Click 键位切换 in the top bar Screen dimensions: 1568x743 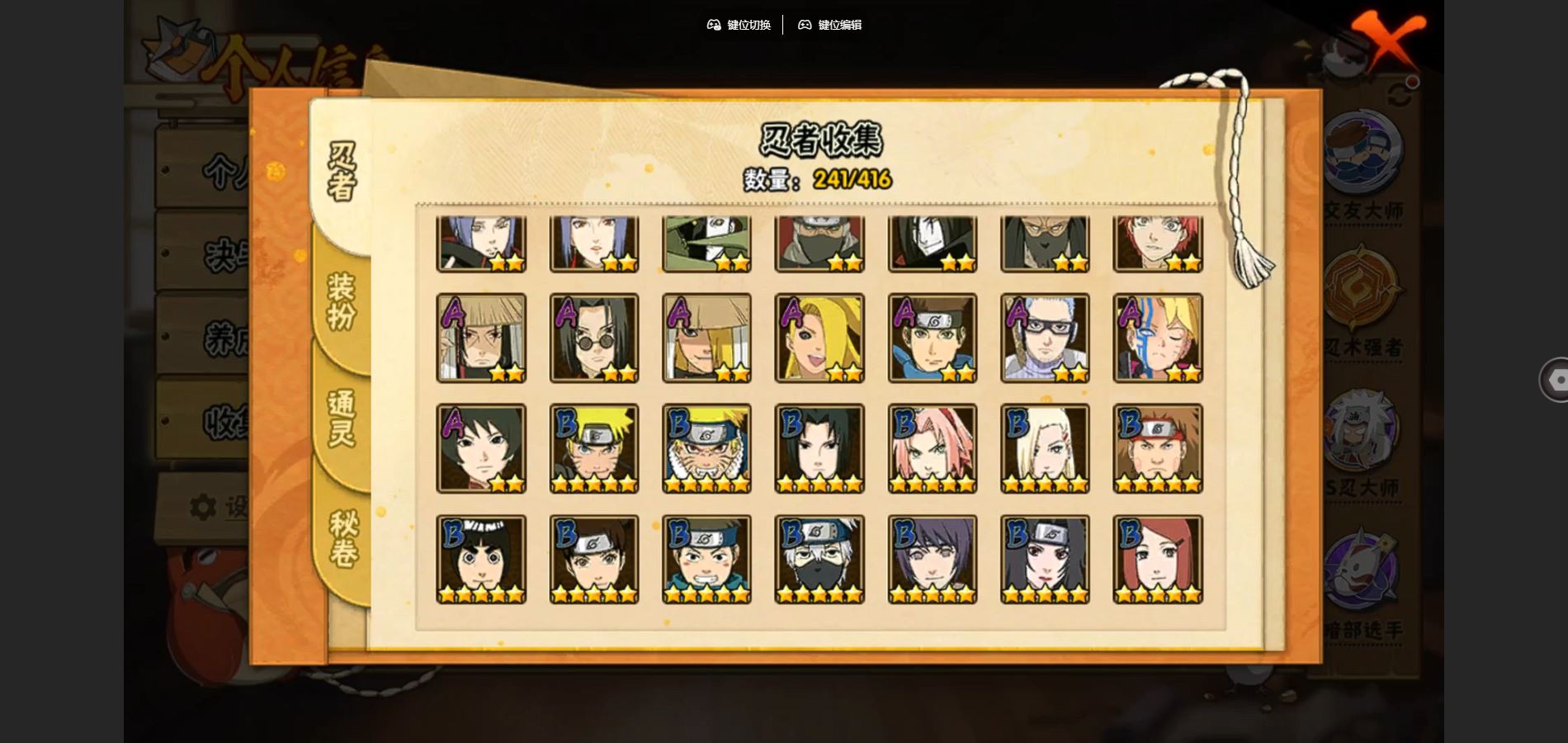pos(739,25)
